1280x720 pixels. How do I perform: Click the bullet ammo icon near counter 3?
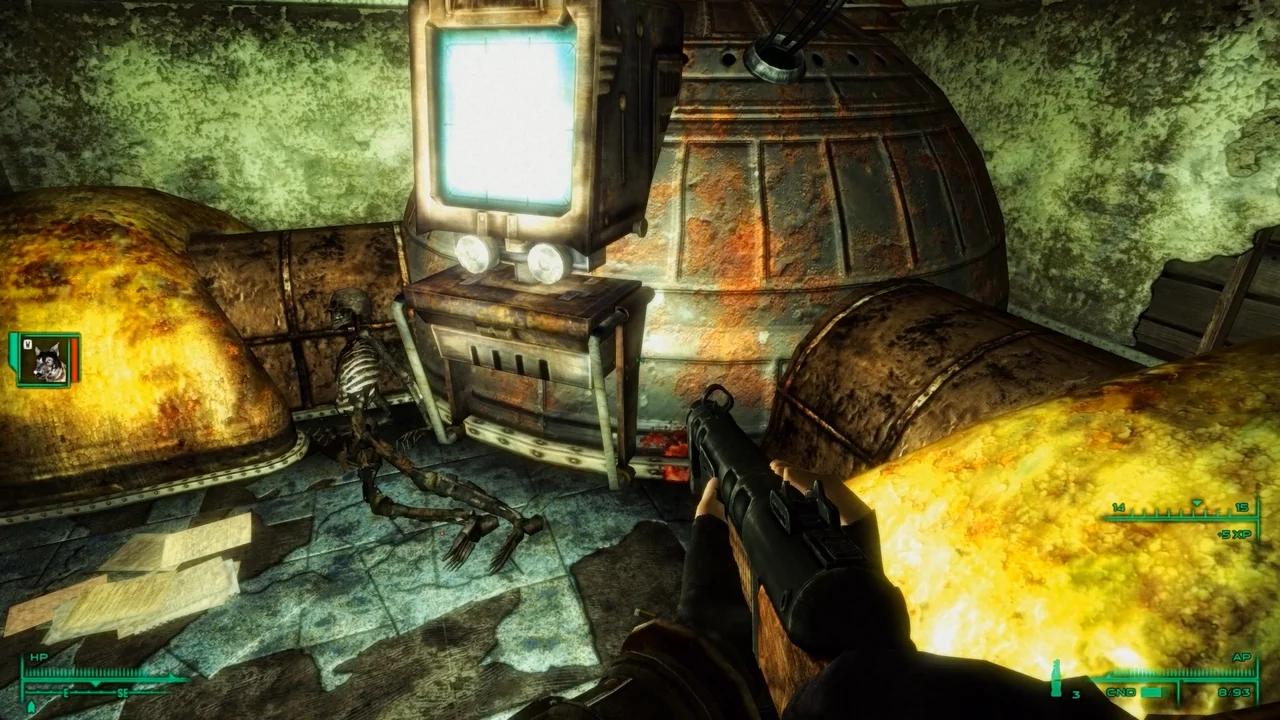(x=1057, y=677)
